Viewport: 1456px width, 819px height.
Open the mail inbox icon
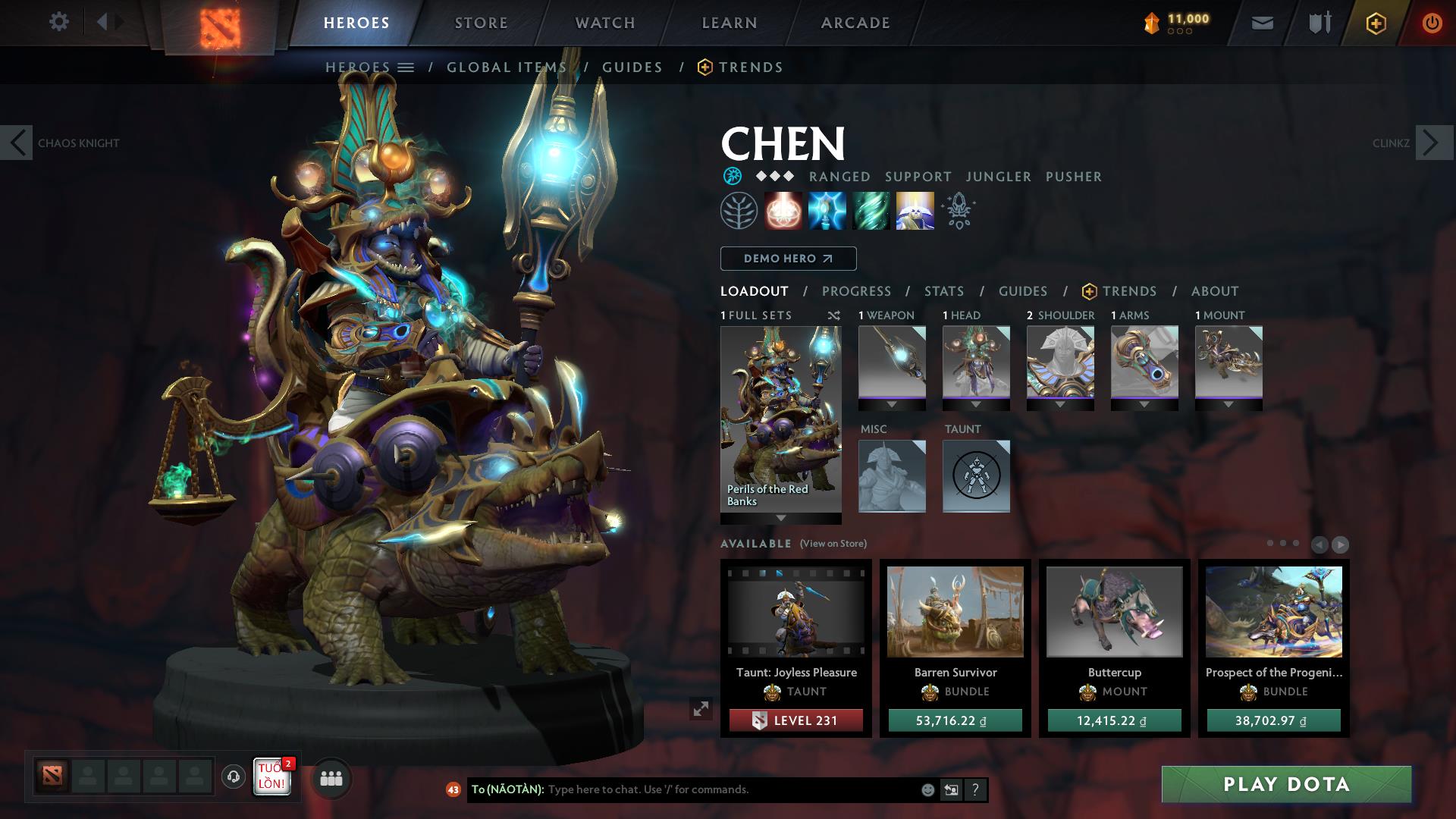(x=1261, y=22)
